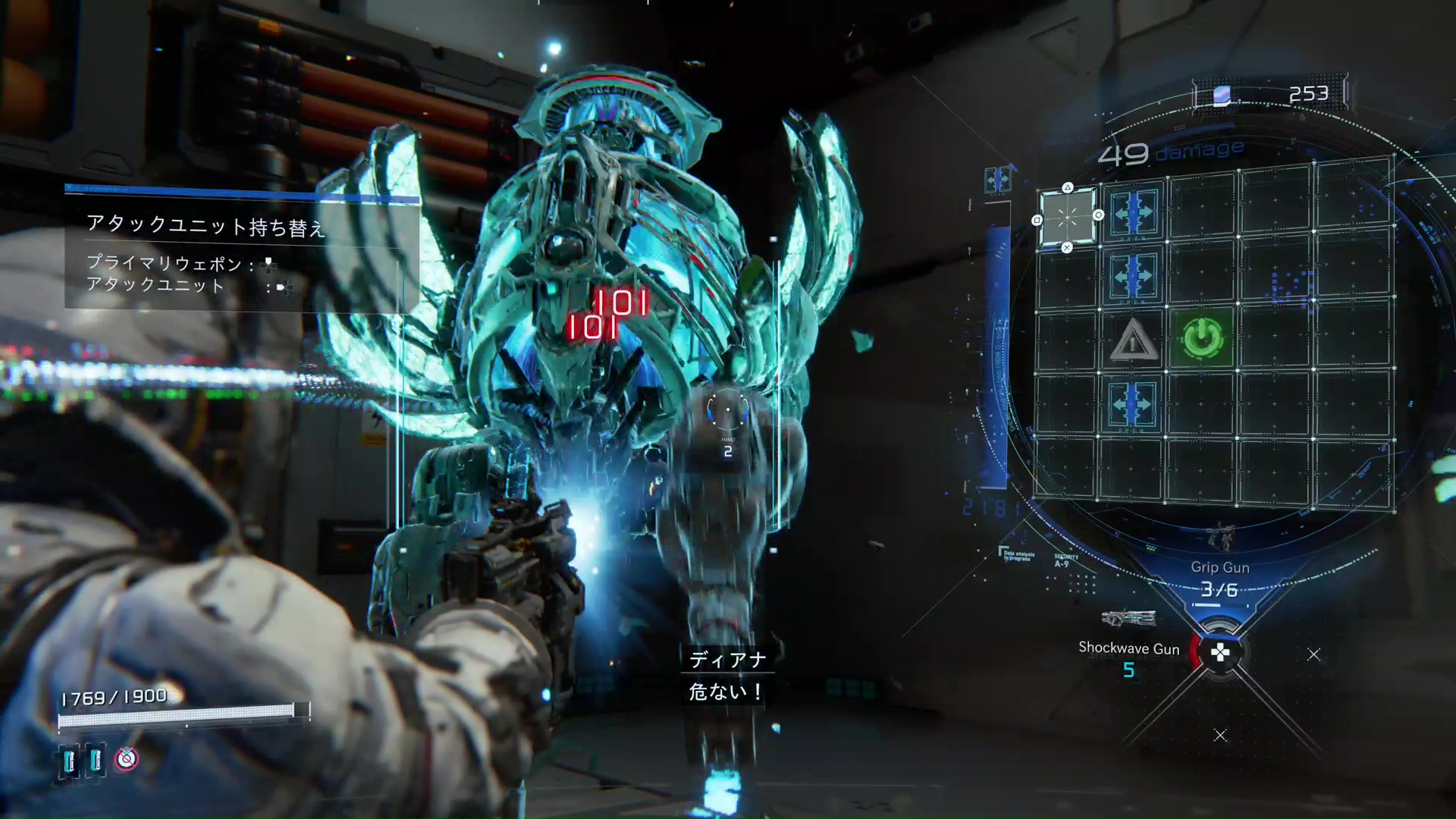The height and width of the screenshot is (819, 1456).
Task: Click the pink circular status icon
Action: point(127,758)
